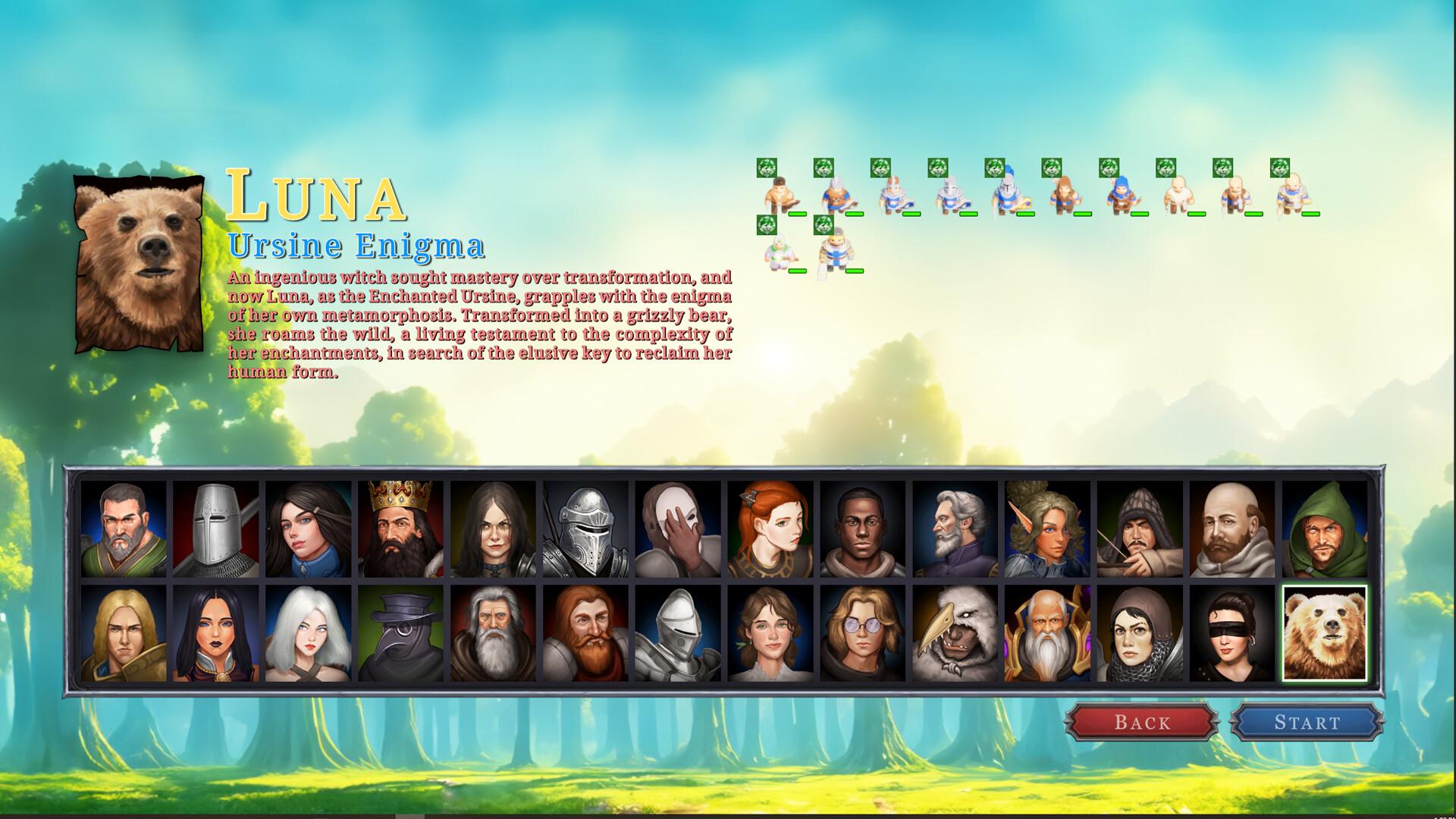The width and height of the screenshot is (1456, 819).
Task: Select the round-glasses character portrait
Action: click(x=863, y=633)
